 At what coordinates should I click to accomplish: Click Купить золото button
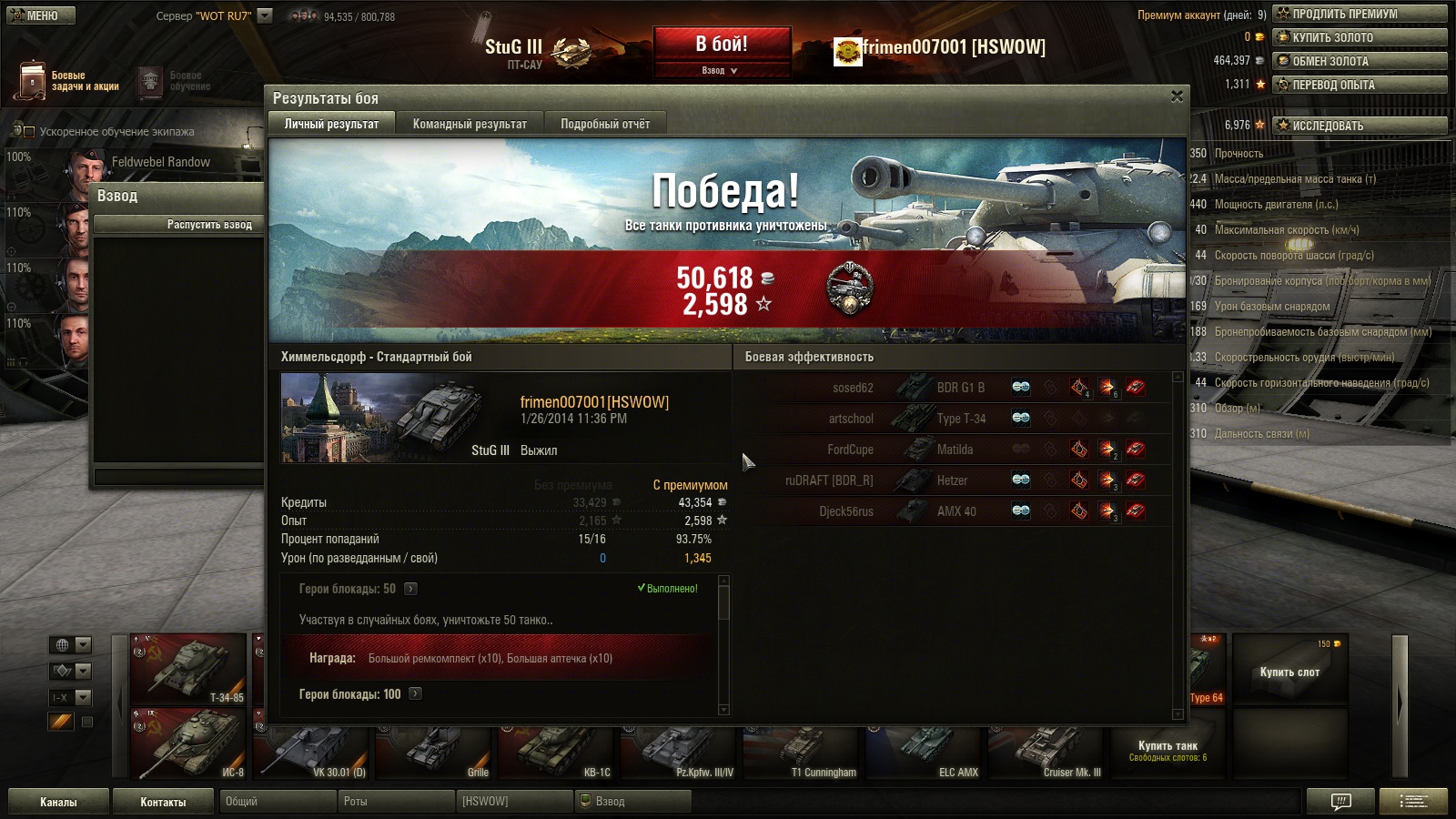(1360, 37)
